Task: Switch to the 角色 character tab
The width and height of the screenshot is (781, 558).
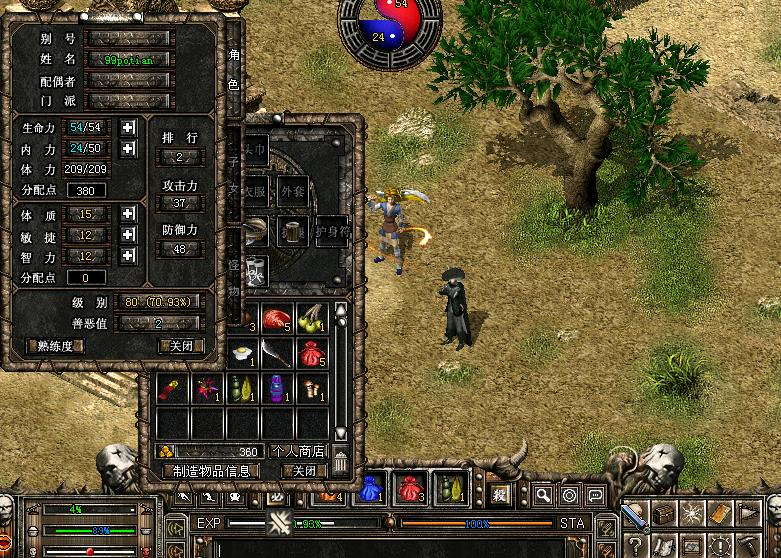Action: [233, 70]
